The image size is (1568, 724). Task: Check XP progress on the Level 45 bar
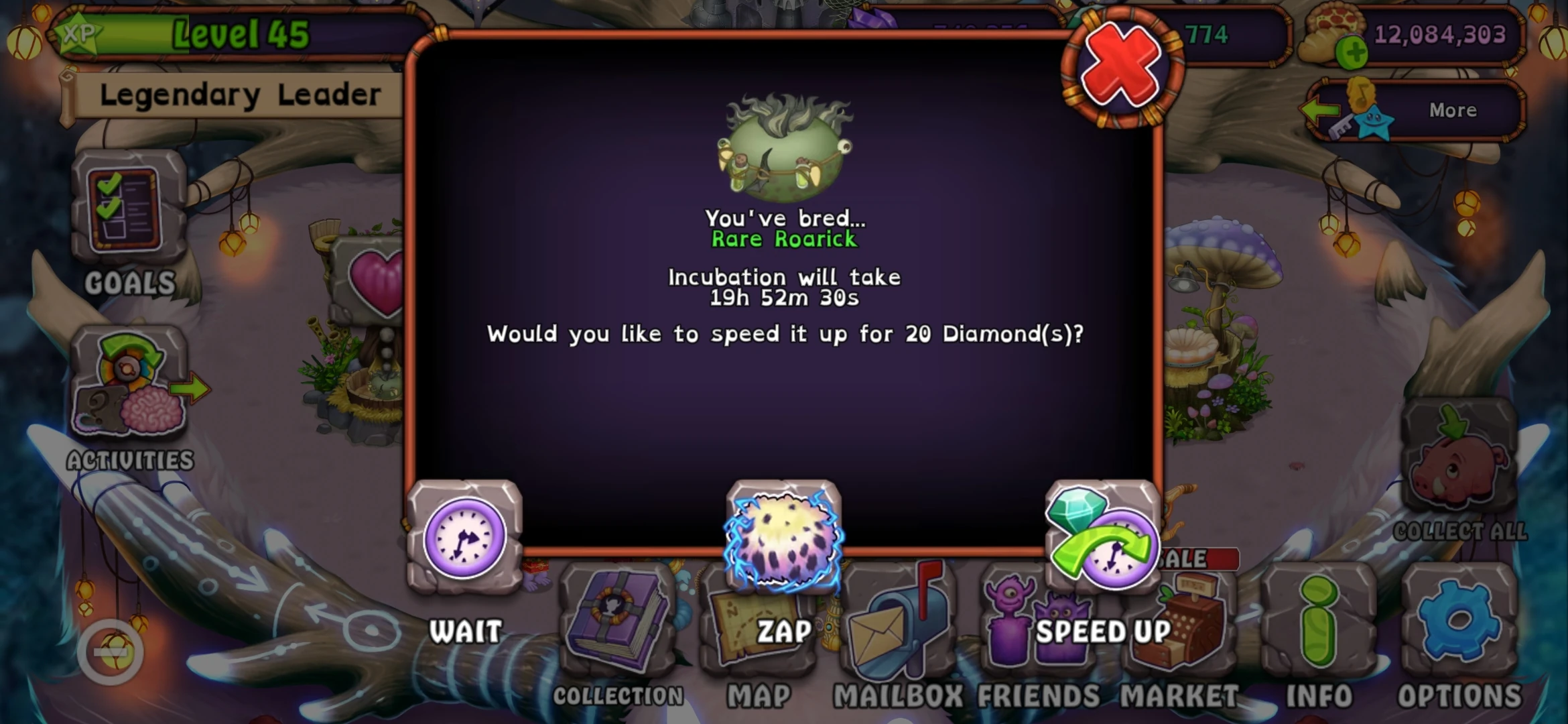pos(228,34)
